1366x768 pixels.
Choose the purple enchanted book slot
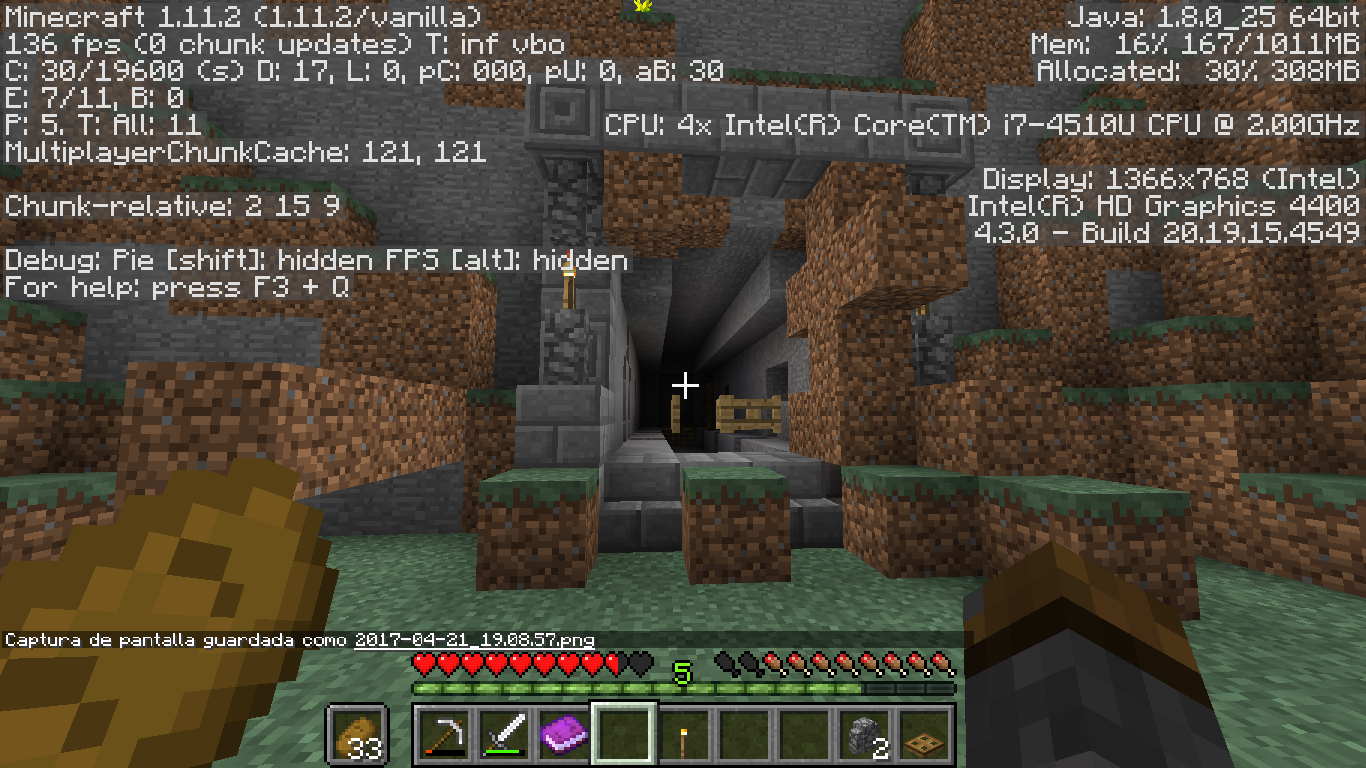(x=563, y=735)
